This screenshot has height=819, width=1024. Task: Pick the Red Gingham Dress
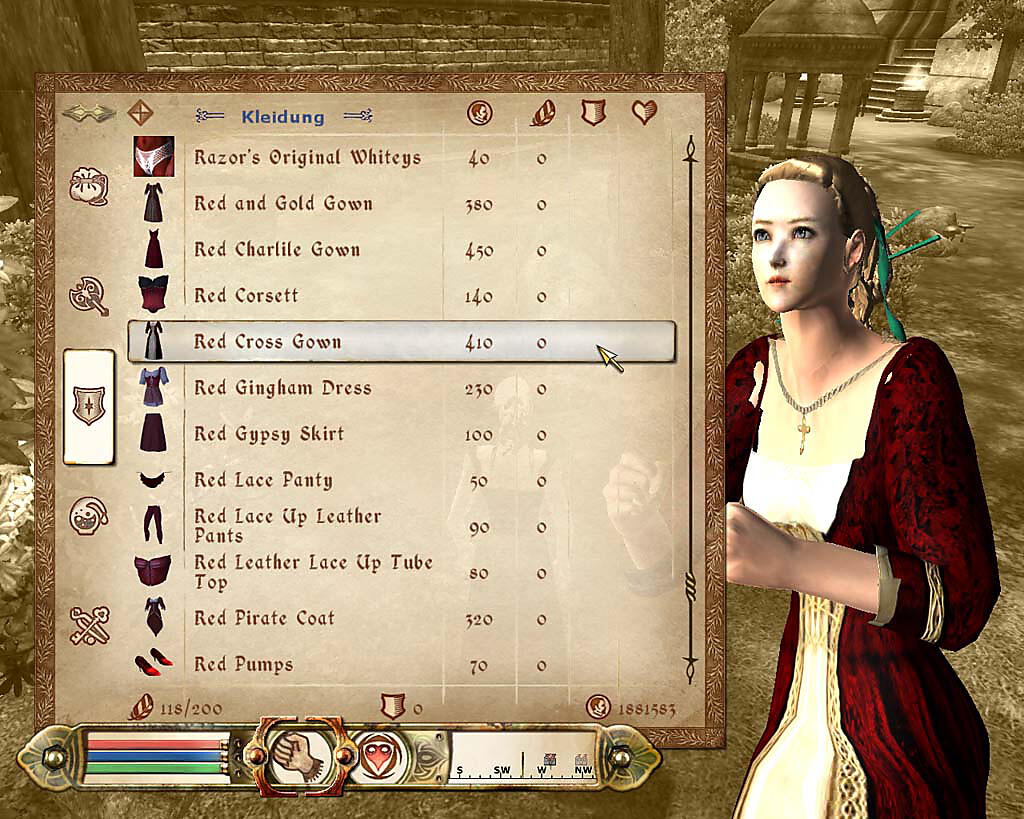282,388
